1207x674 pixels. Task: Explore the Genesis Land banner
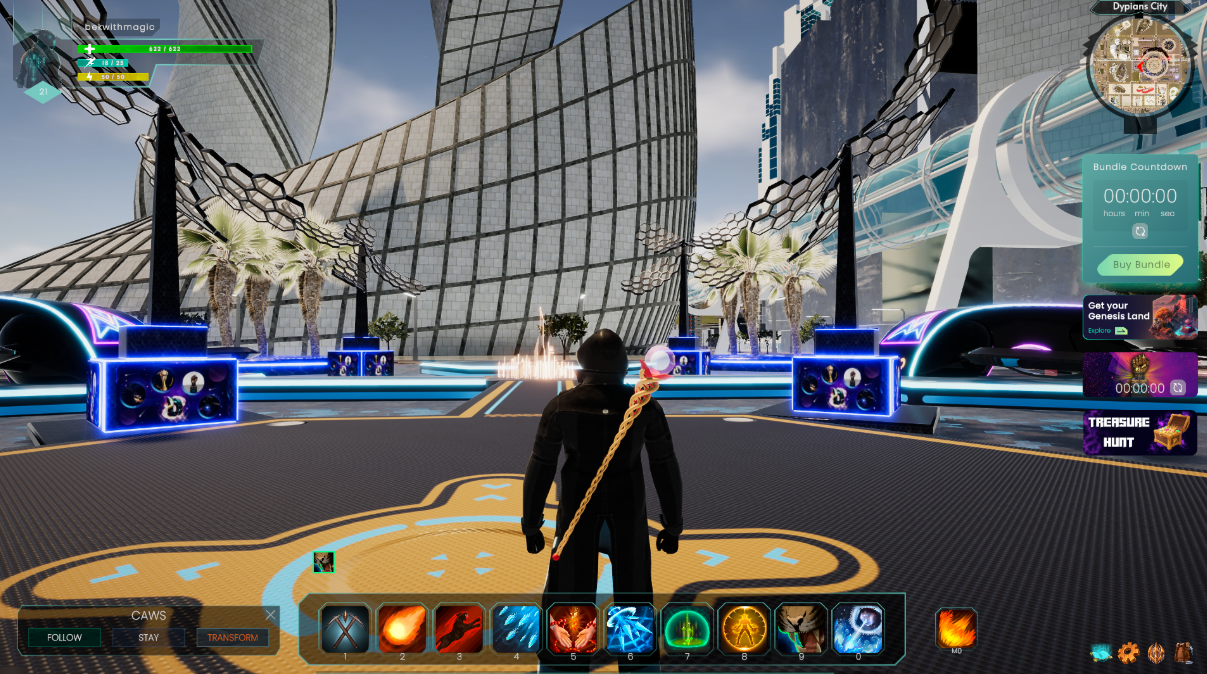[x=1139, y=317]
